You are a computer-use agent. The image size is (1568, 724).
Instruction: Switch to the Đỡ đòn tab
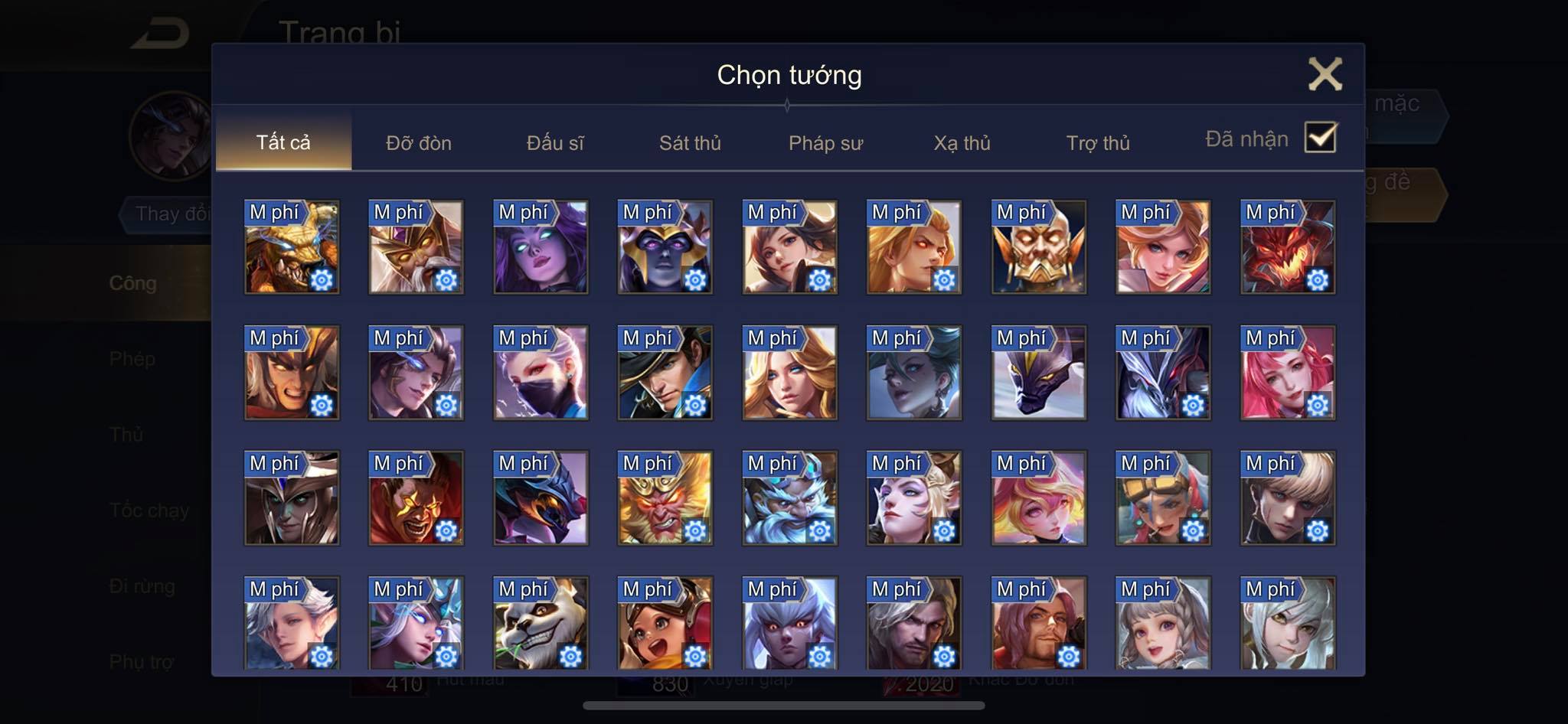pos(418,142)
